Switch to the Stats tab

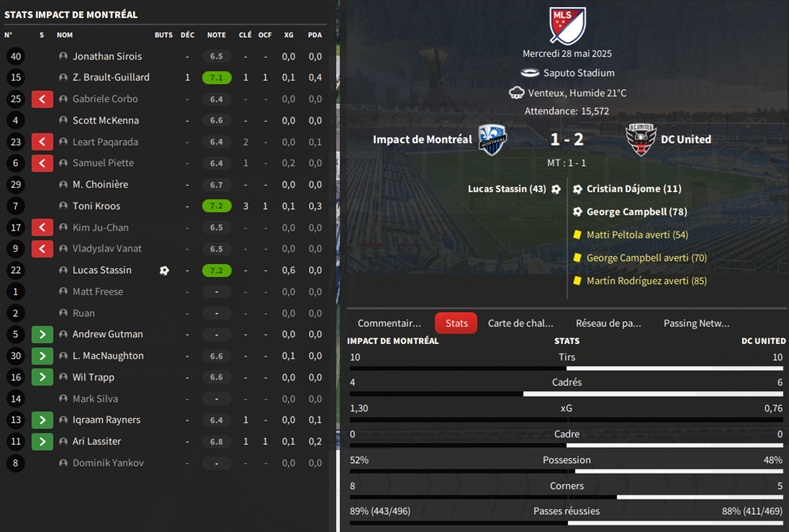456,323
